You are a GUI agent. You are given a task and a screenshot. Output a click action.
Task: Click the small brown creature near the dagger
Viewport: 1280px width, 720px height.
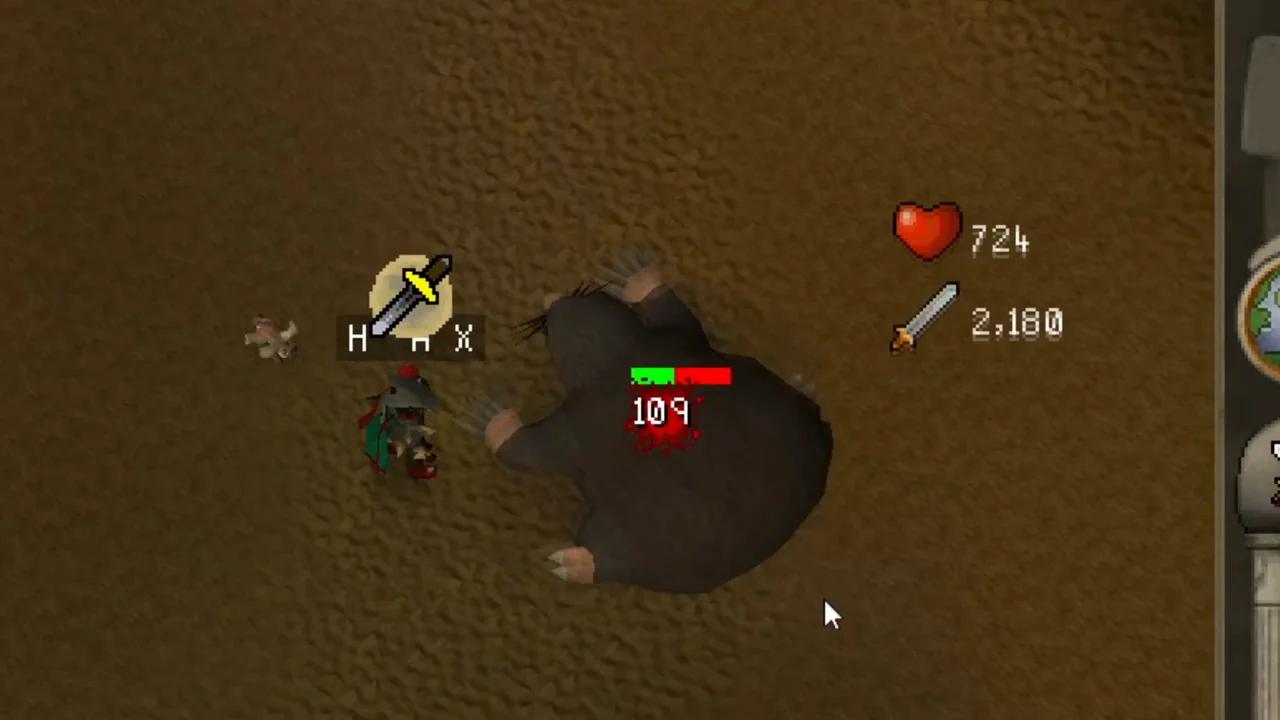(270, 335)
